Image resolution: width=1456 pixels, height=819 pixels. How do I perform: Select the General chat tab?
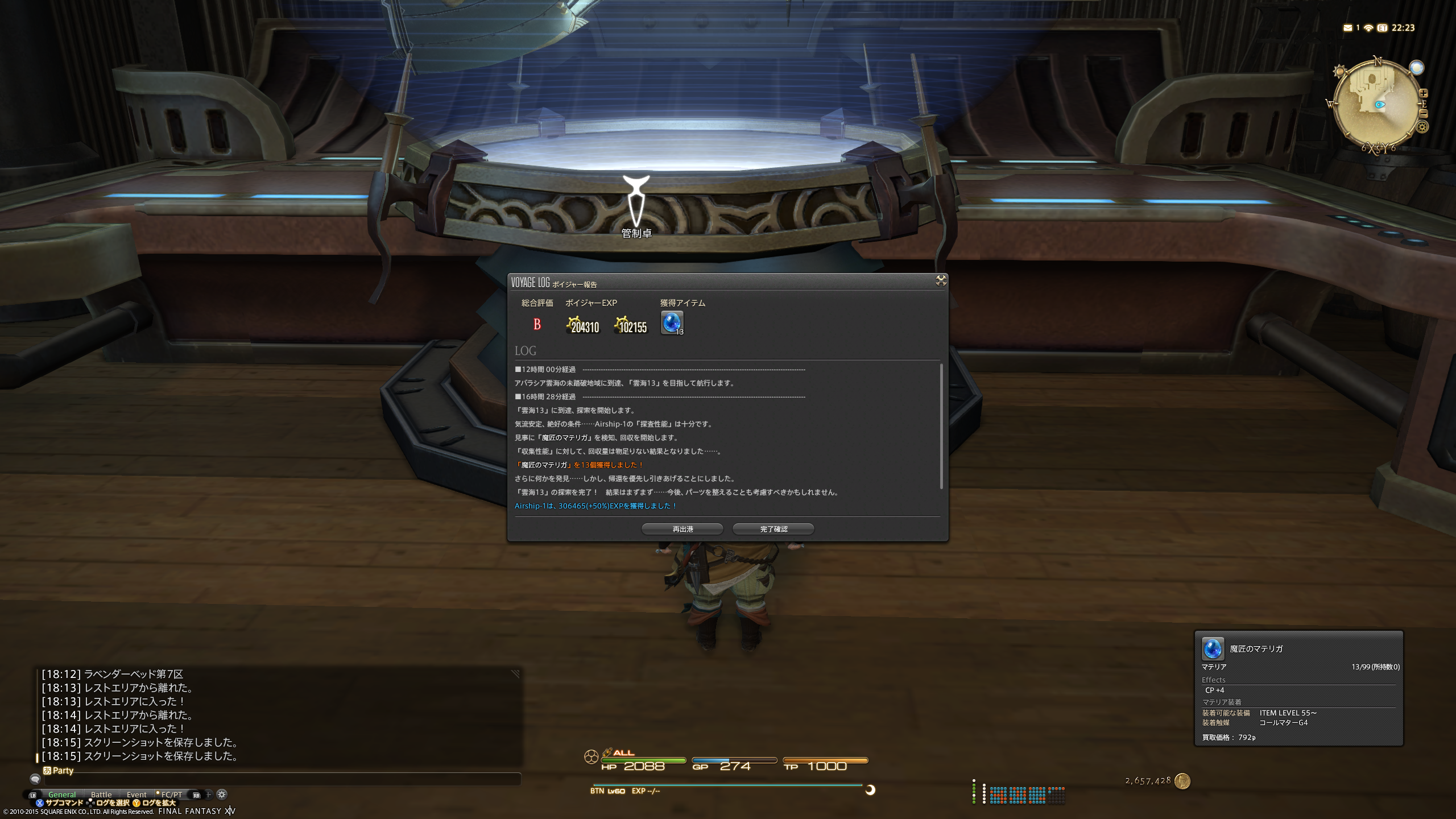62,795
